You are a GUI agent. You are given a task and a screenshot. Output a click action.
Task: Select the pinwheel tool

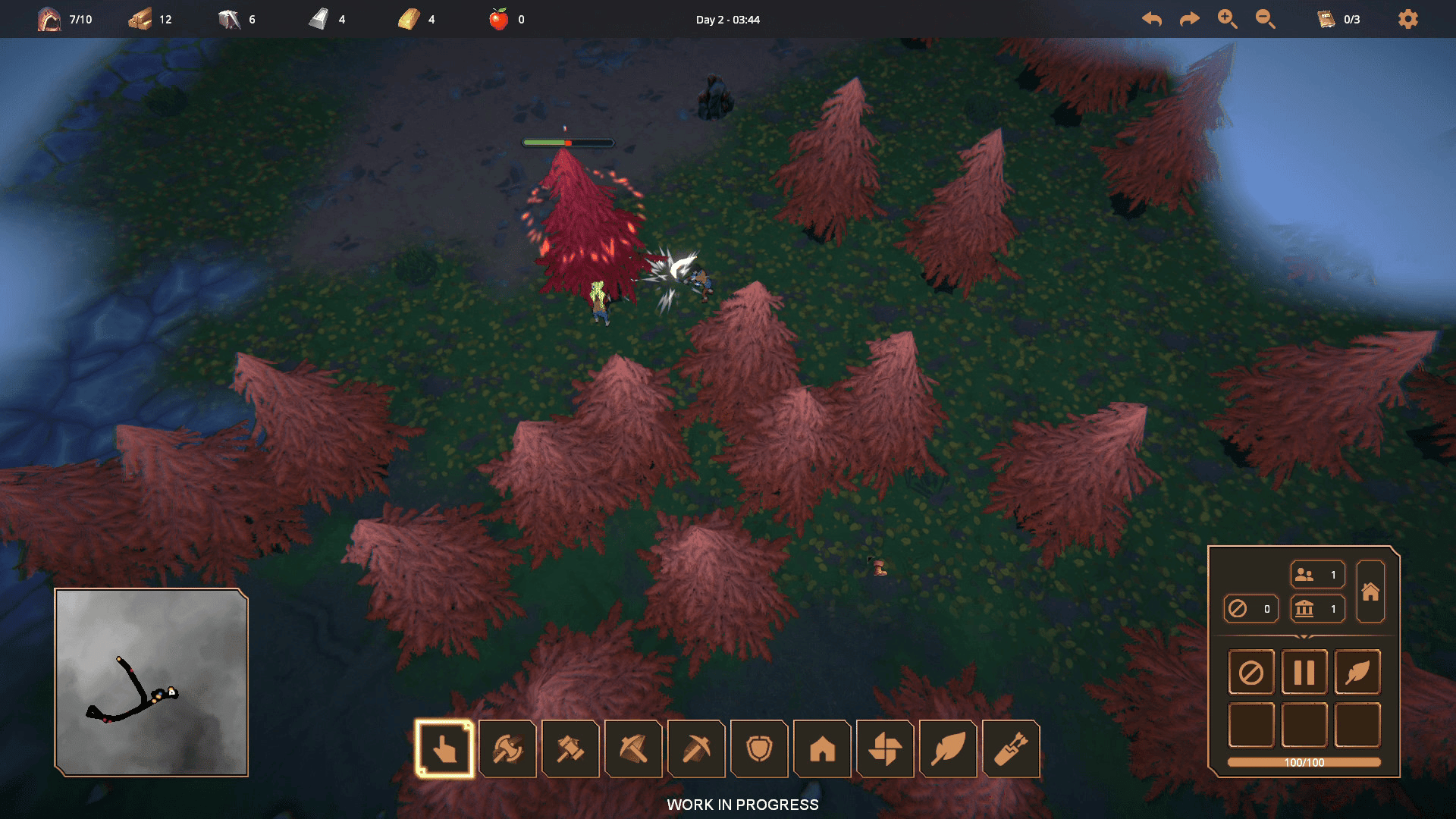coord(885,749)
